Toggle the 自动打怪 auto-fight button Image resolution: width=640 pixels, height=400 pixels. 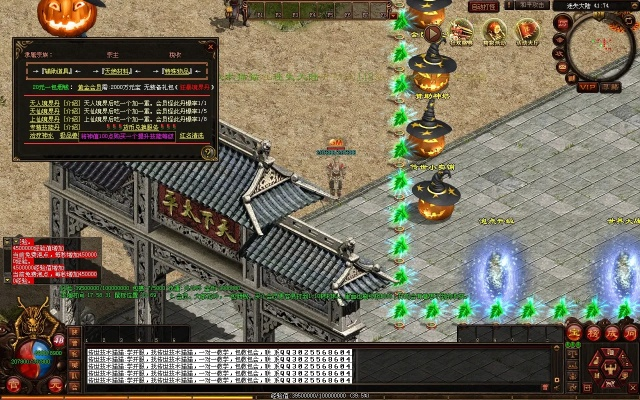click(x=483, y=6)
